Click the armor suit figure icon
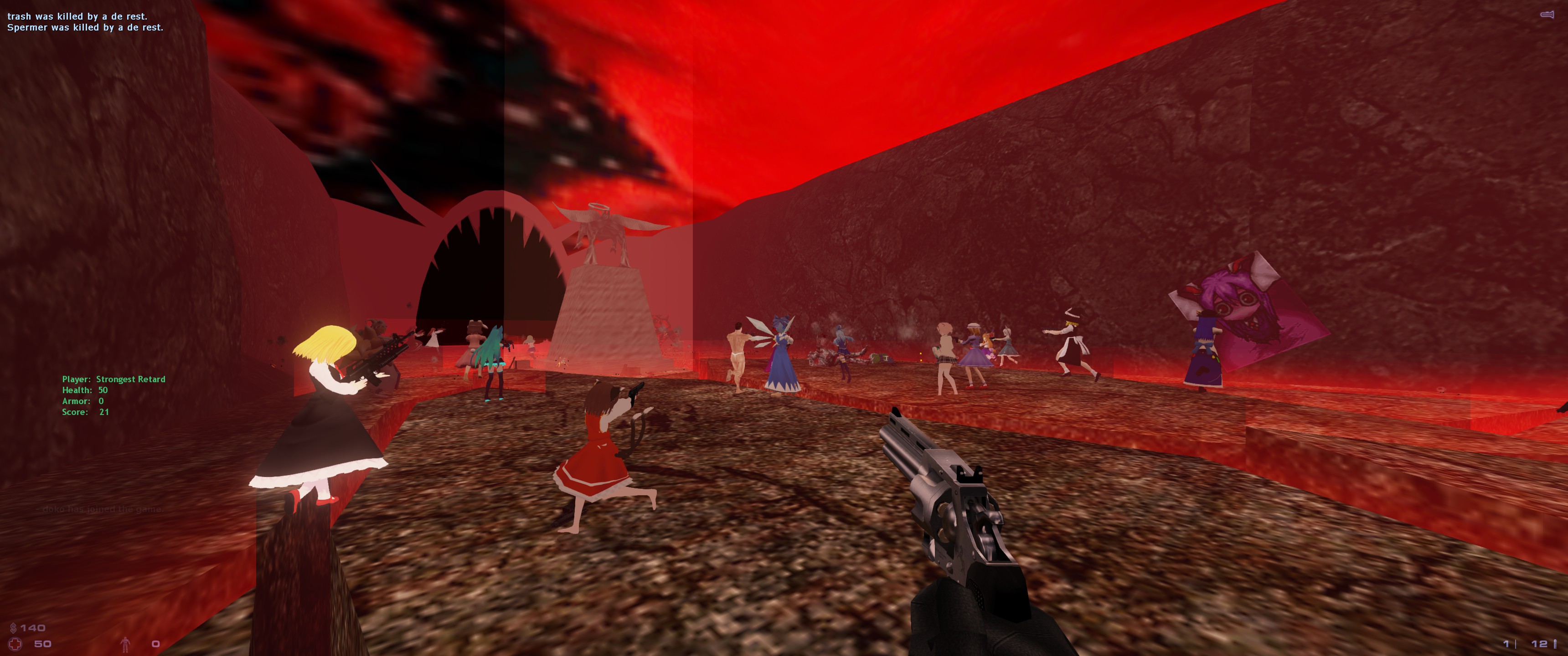 coord(125,643)
